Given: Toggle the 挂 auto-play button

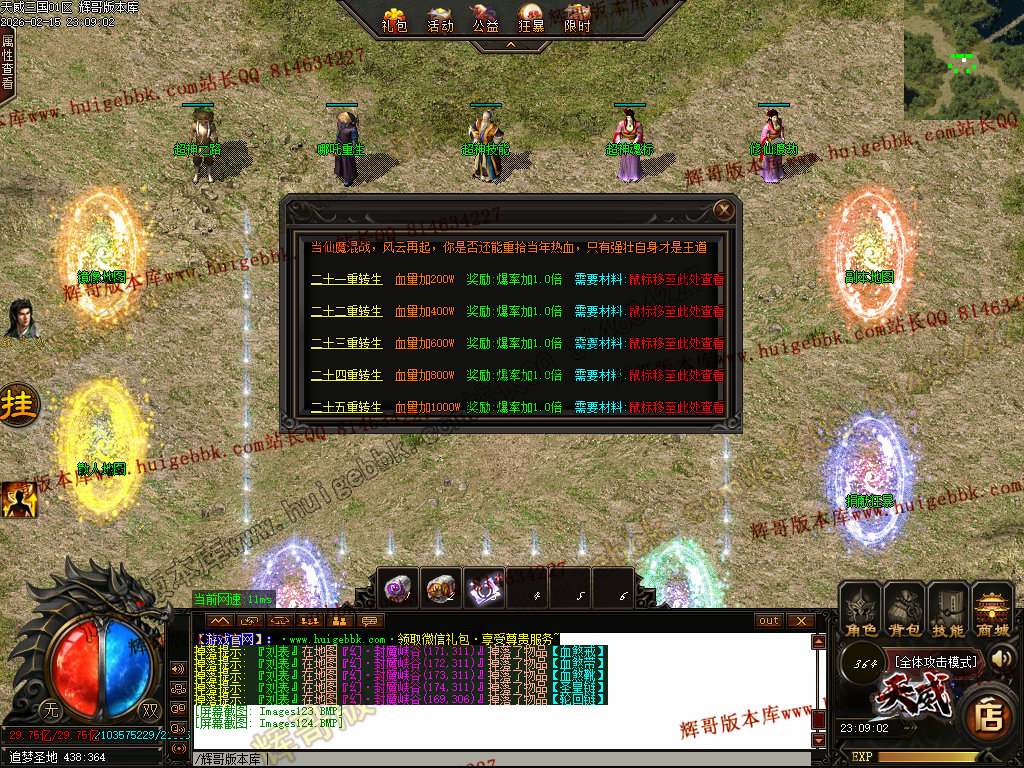Looking at the screenshot, I should (18, 405).
